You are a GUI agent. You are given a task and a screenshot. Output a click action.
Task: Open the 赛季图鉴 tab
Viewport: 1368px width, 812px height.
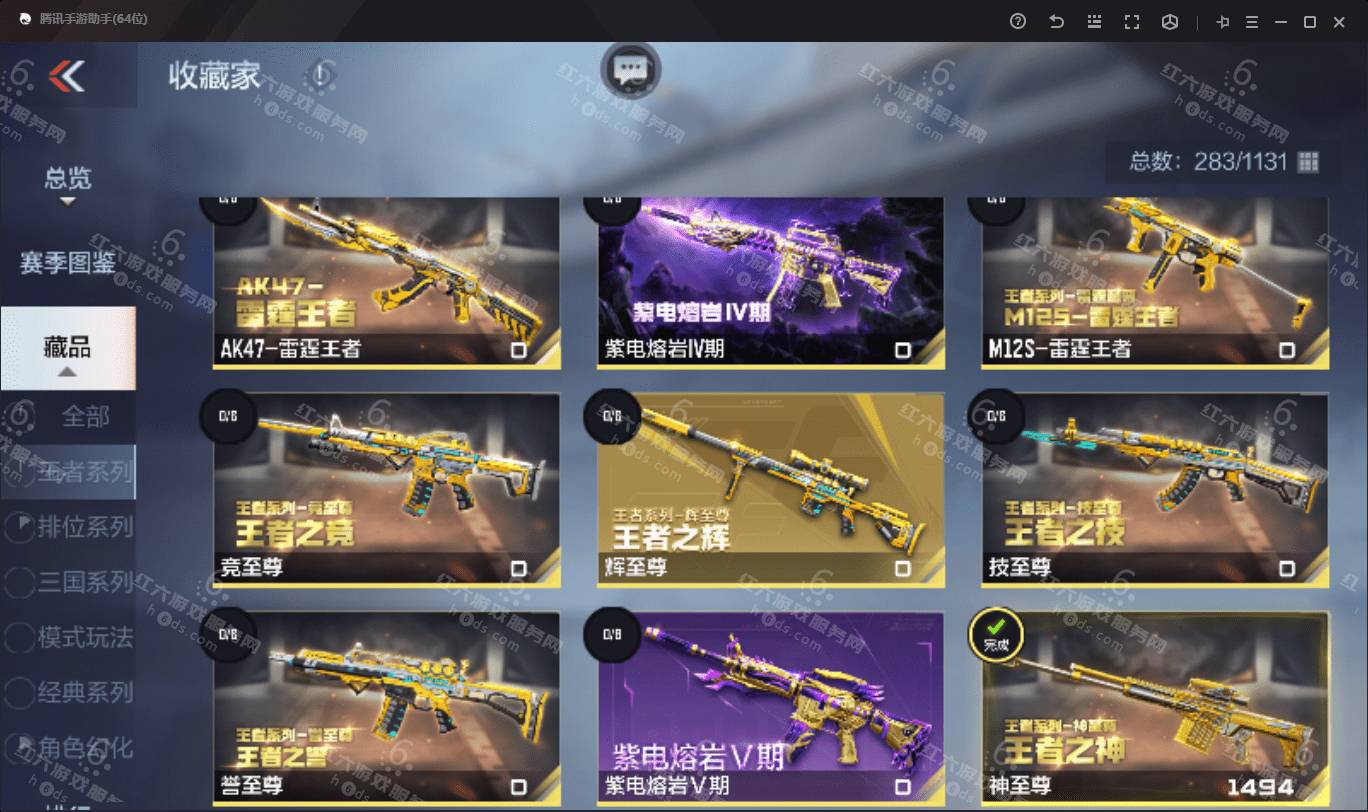tap(68, 263)
